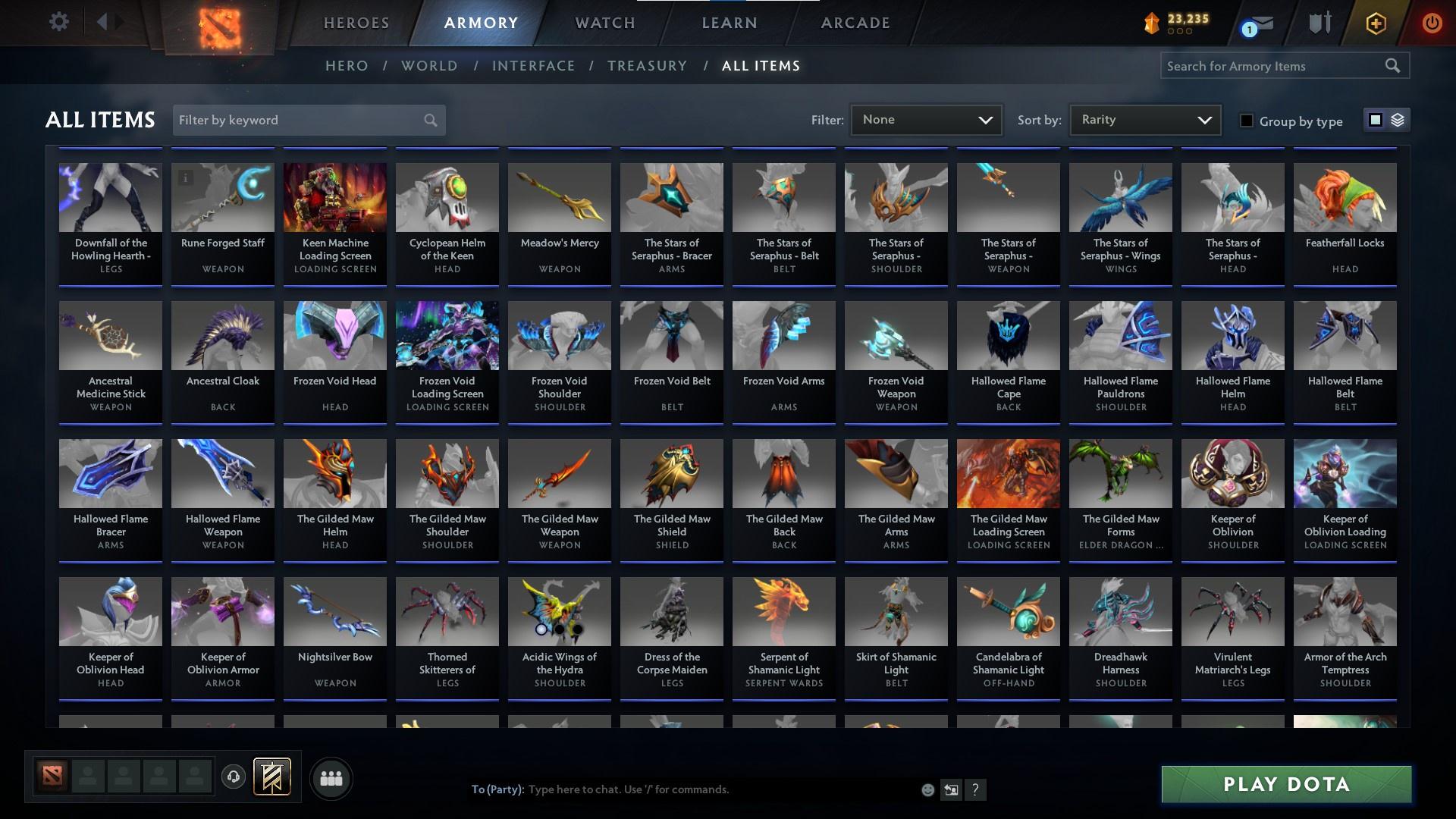Open the Filter dropdown set to None
The image size is (1456, 819).
coord(925,119)
